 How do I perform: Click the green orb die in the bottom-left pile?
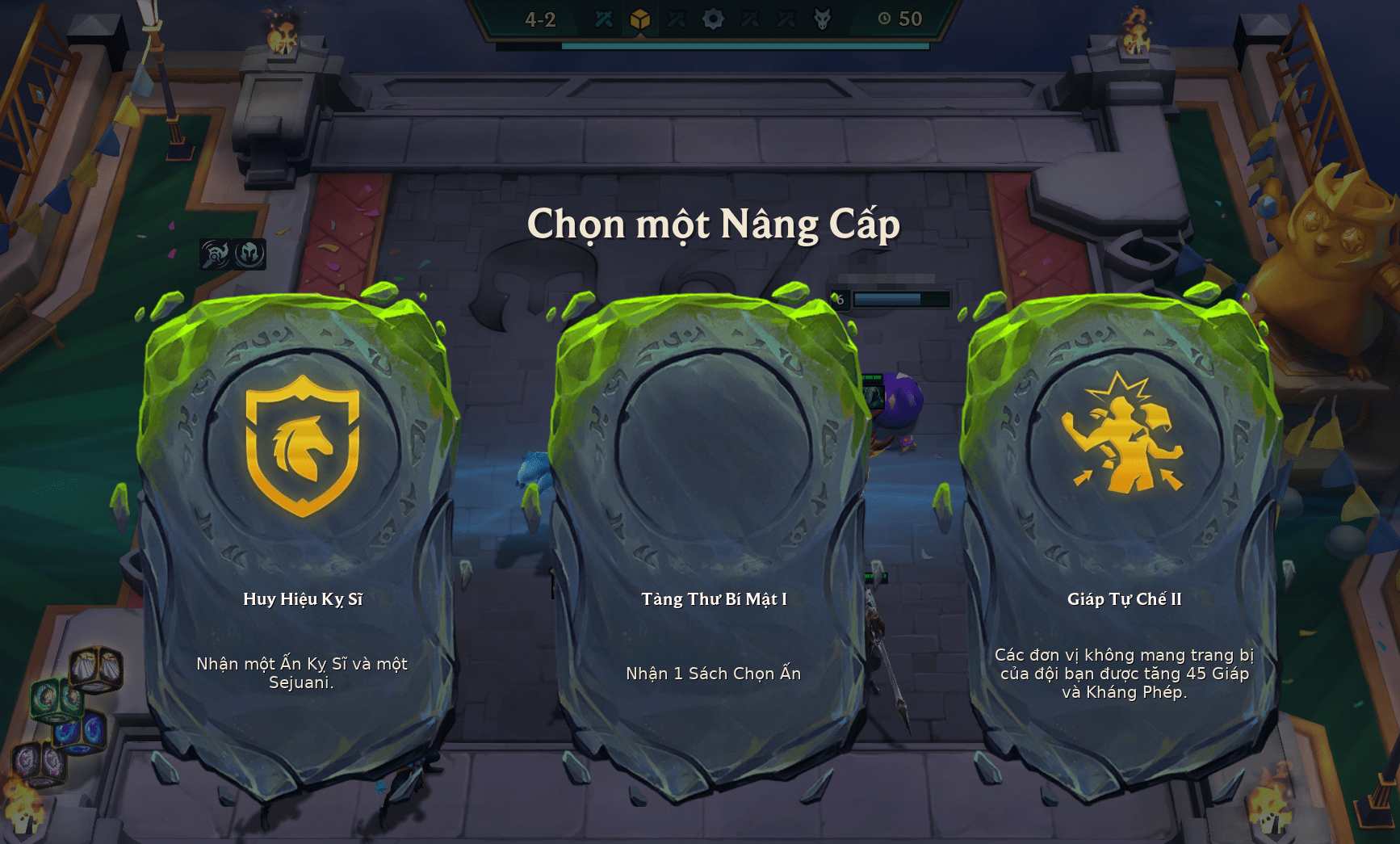pos(57,699)
